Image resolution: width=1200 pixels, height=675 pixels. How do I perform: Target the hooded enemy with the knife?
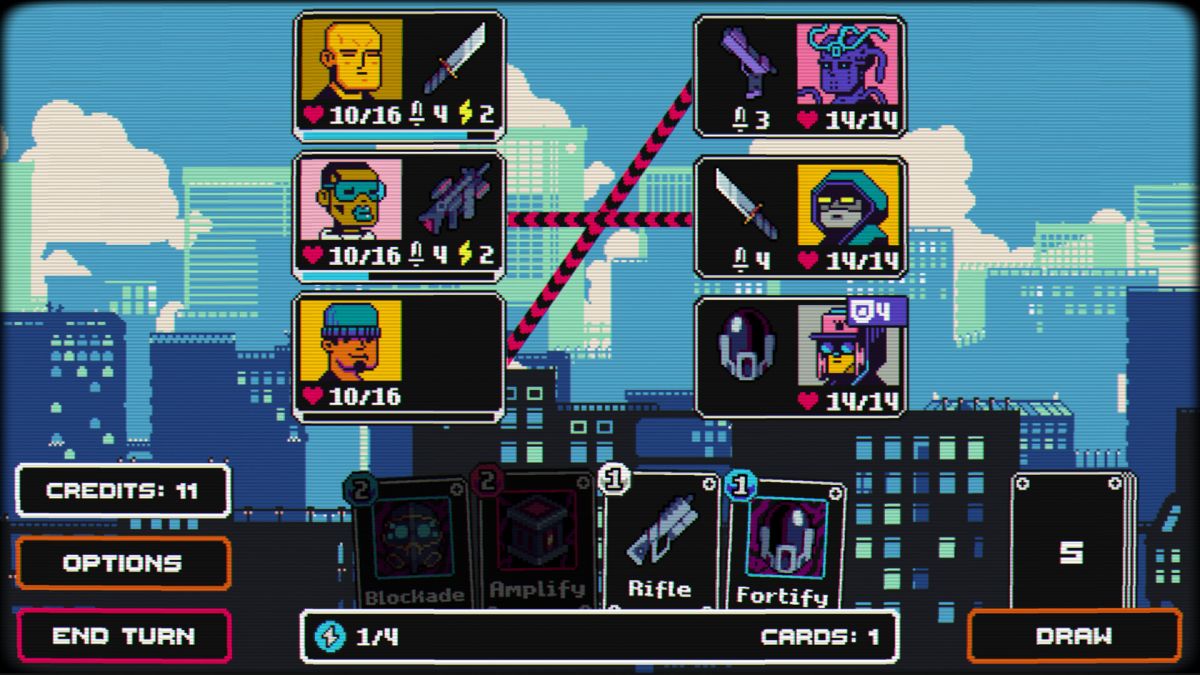[800, 216]
